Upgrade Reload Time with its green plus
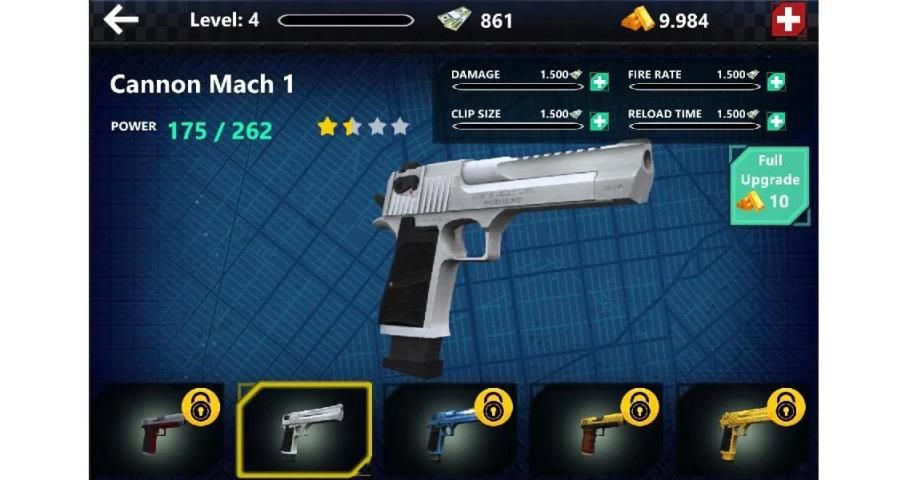Viewport: 909px width, 480px height. [776, 121]
